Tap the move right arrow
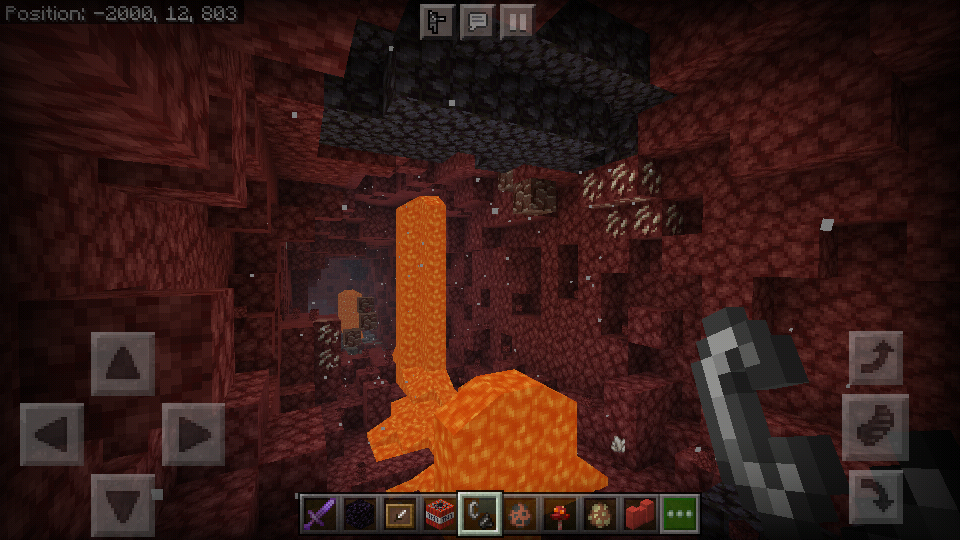The width and height of the screenshot is (960, 540). point(193,435)
